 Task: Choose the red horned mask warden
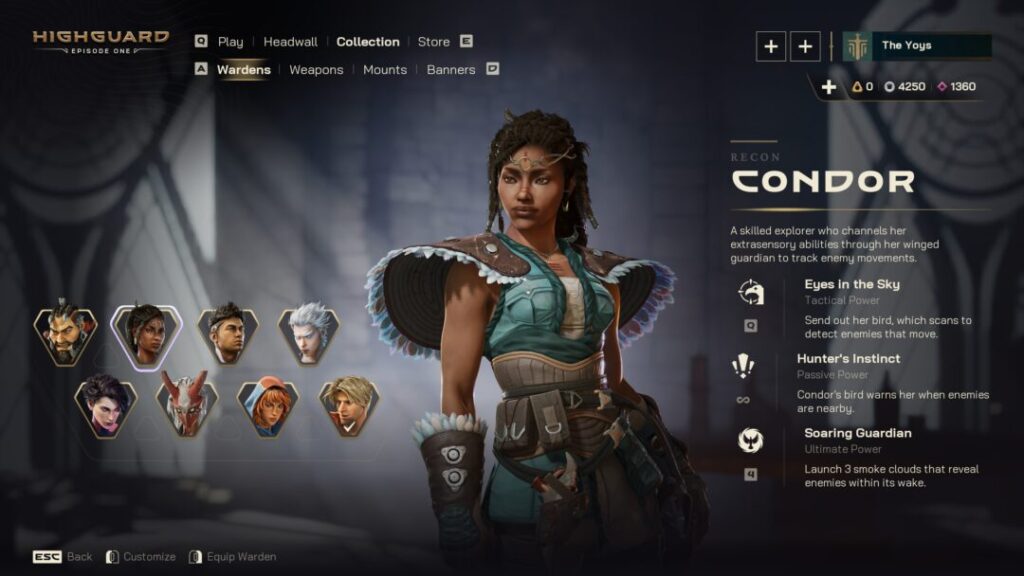pyautogui.click(x=187, y=405)
